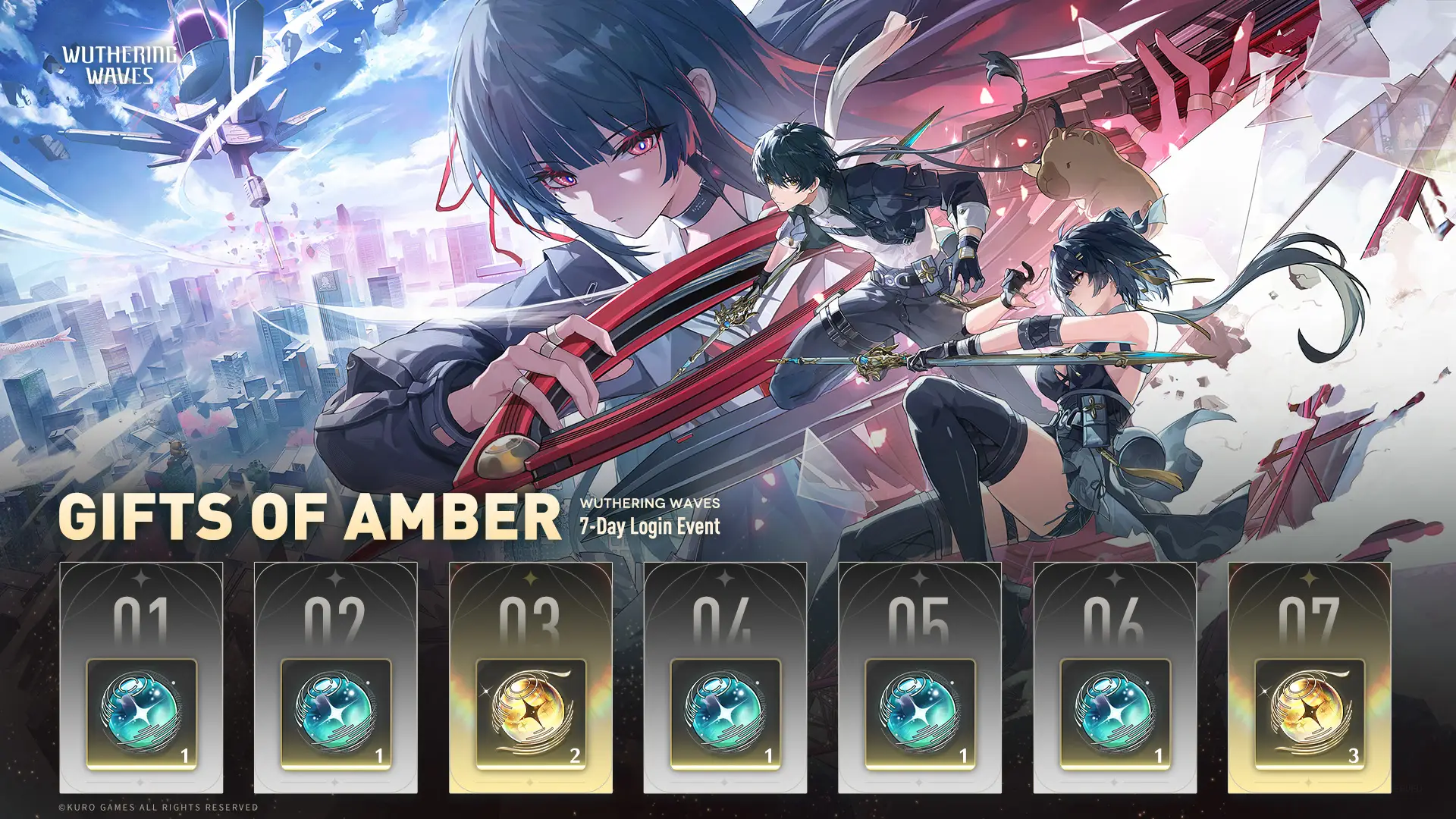Open the Day 04 reward card
The image size is (1456, 819).
725,677
